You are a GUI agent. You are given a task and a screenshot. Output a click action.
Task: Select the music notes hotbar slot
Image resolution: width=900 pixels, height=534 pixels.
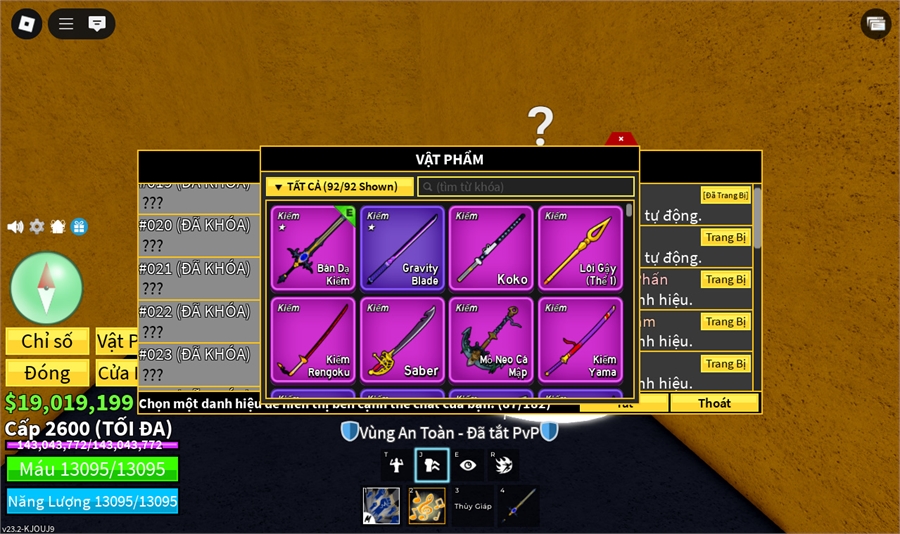click(427, 506)
